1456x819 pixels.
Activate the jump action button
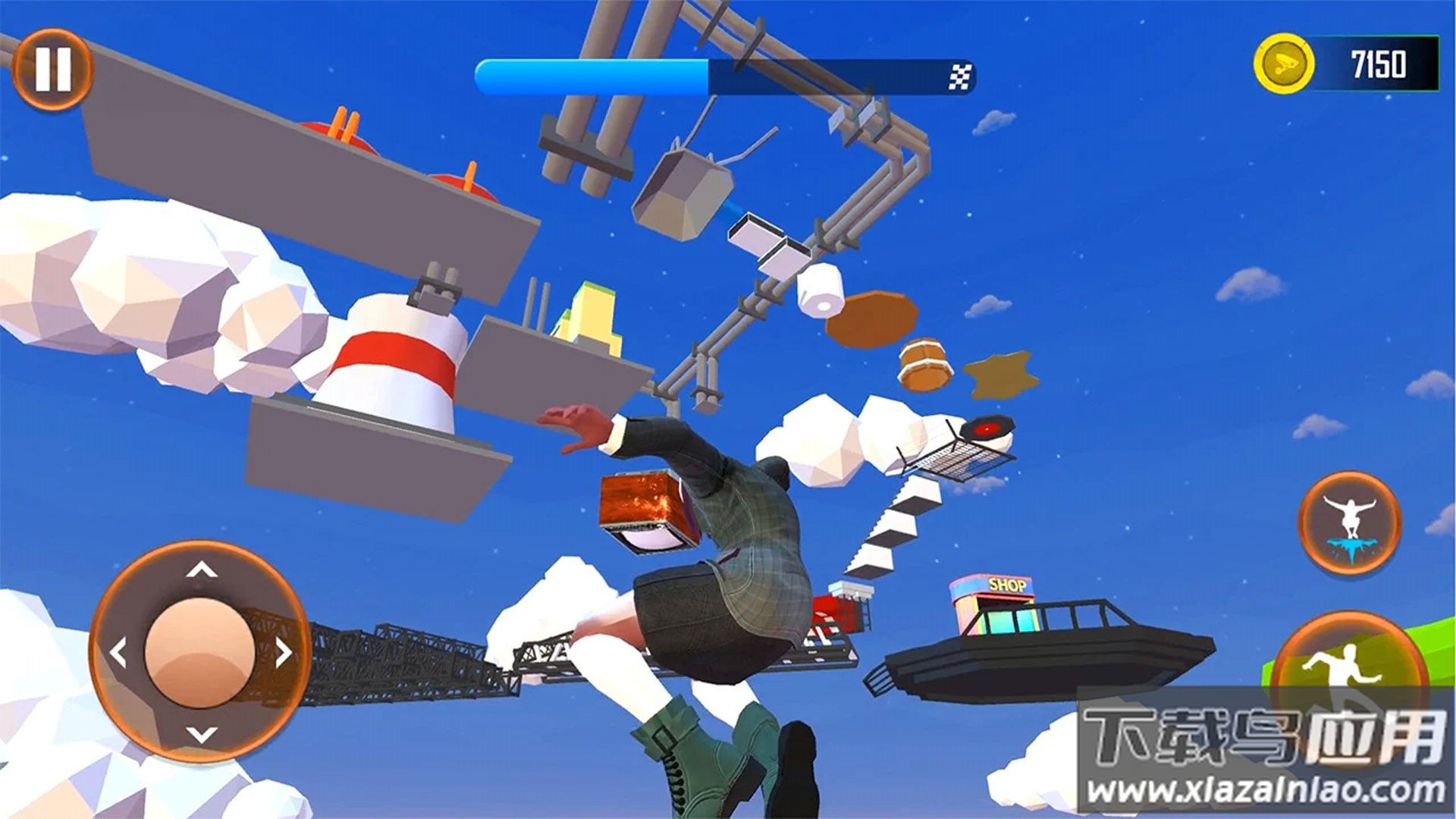(x=1350, y=523)
